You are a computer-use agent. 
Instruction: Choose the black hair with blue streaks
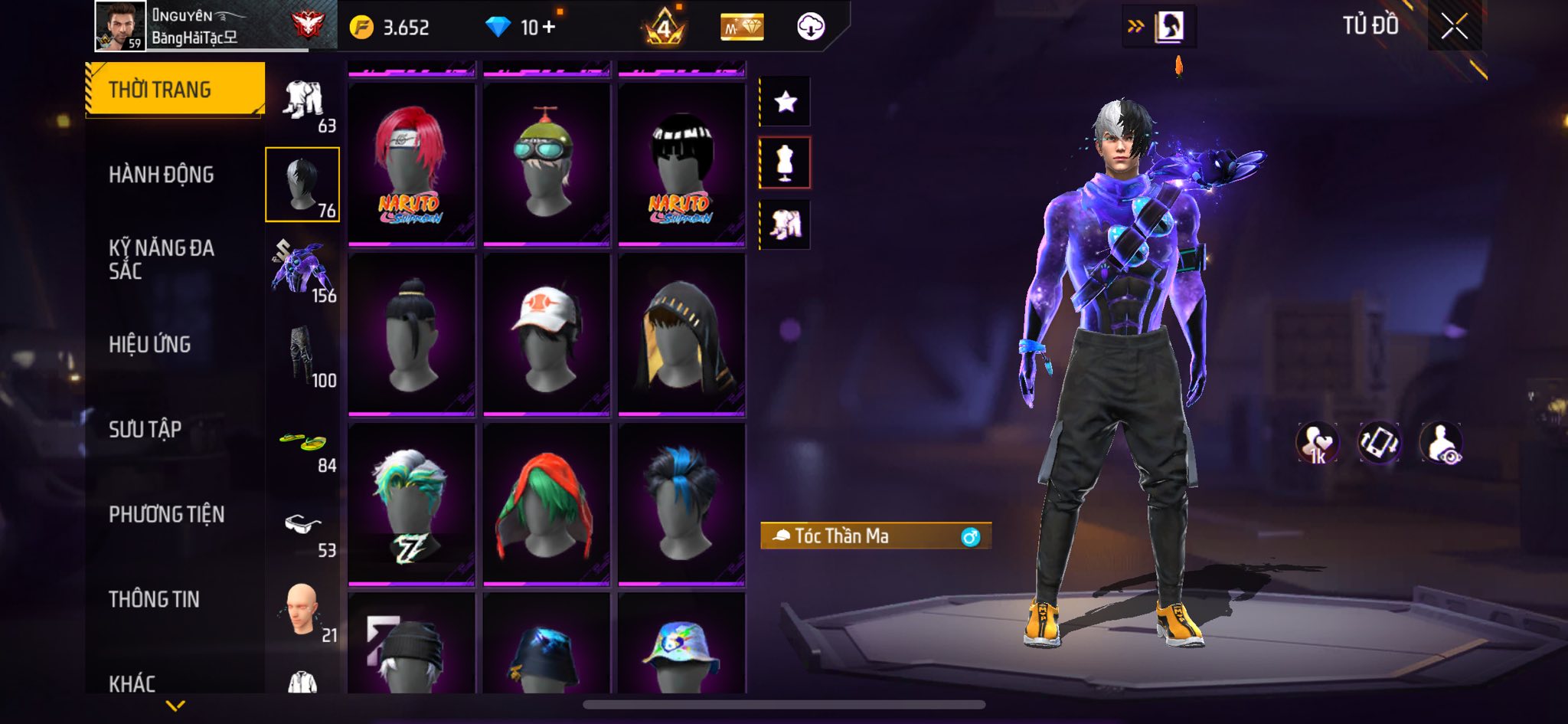[681, 505]
